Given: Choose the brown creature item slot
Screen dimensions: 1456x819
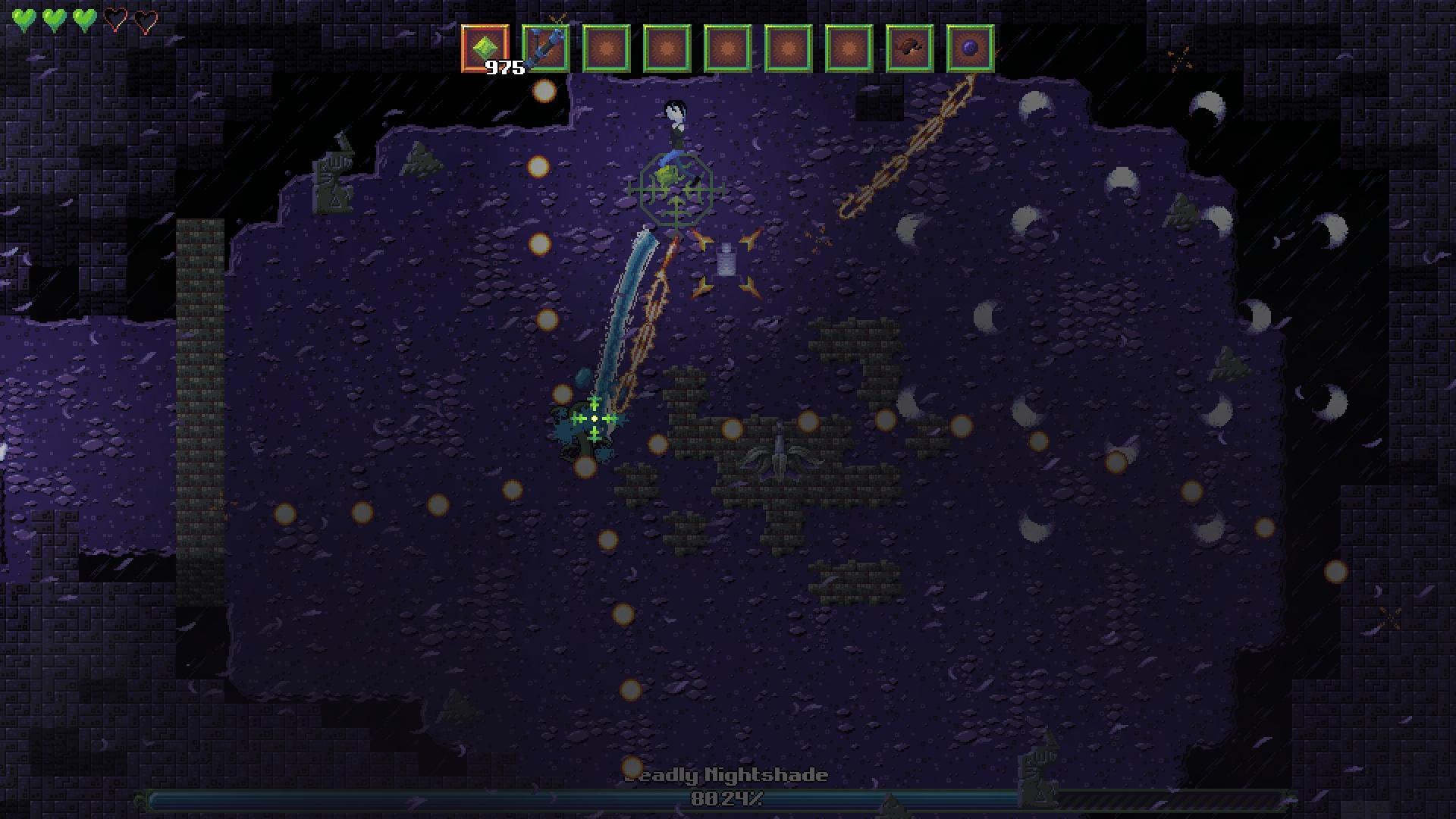Looking at the screenshot, I should [x=909, y=49].
